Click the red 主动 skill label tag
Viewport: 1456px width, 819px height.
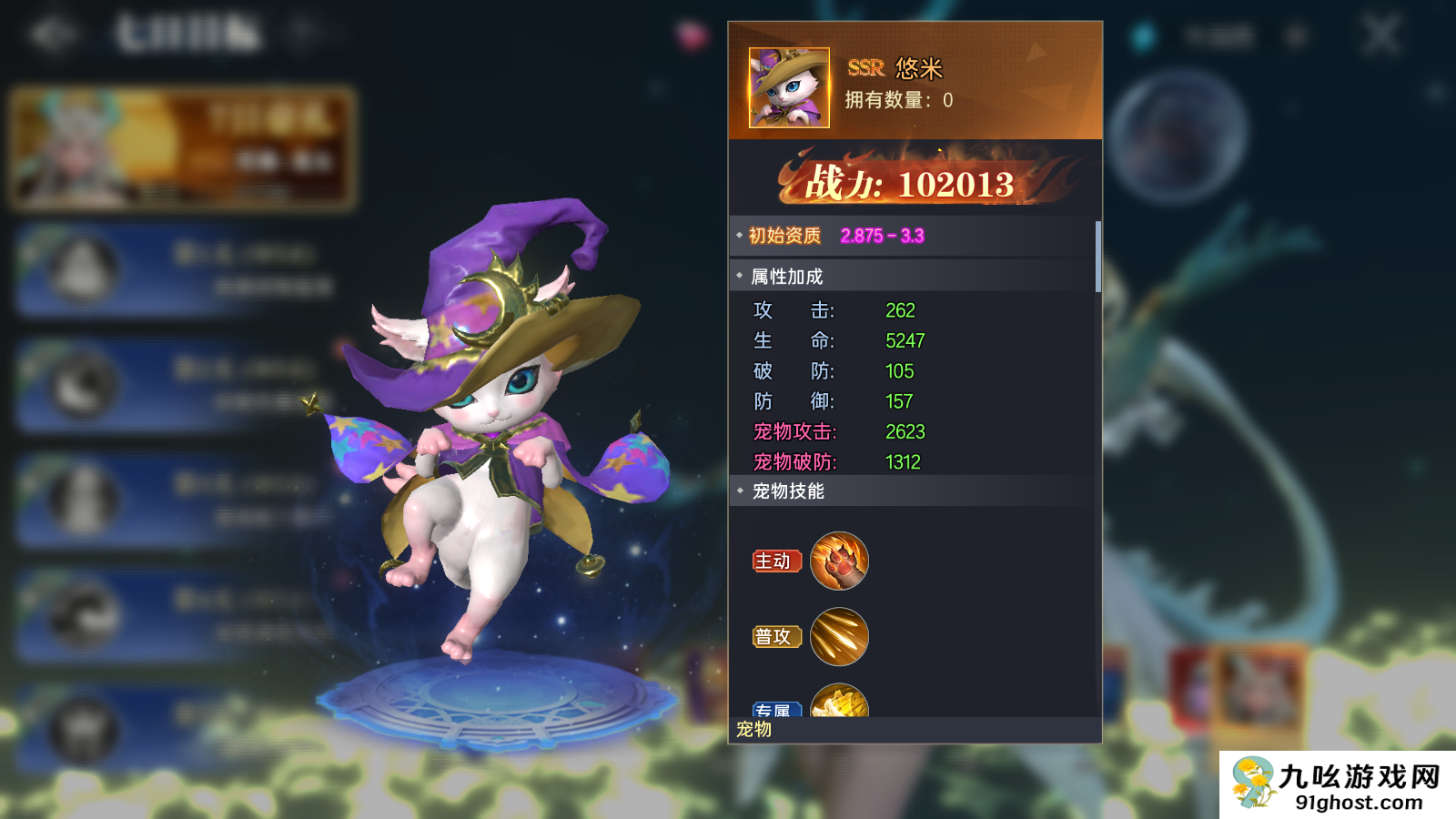(775, 562)
